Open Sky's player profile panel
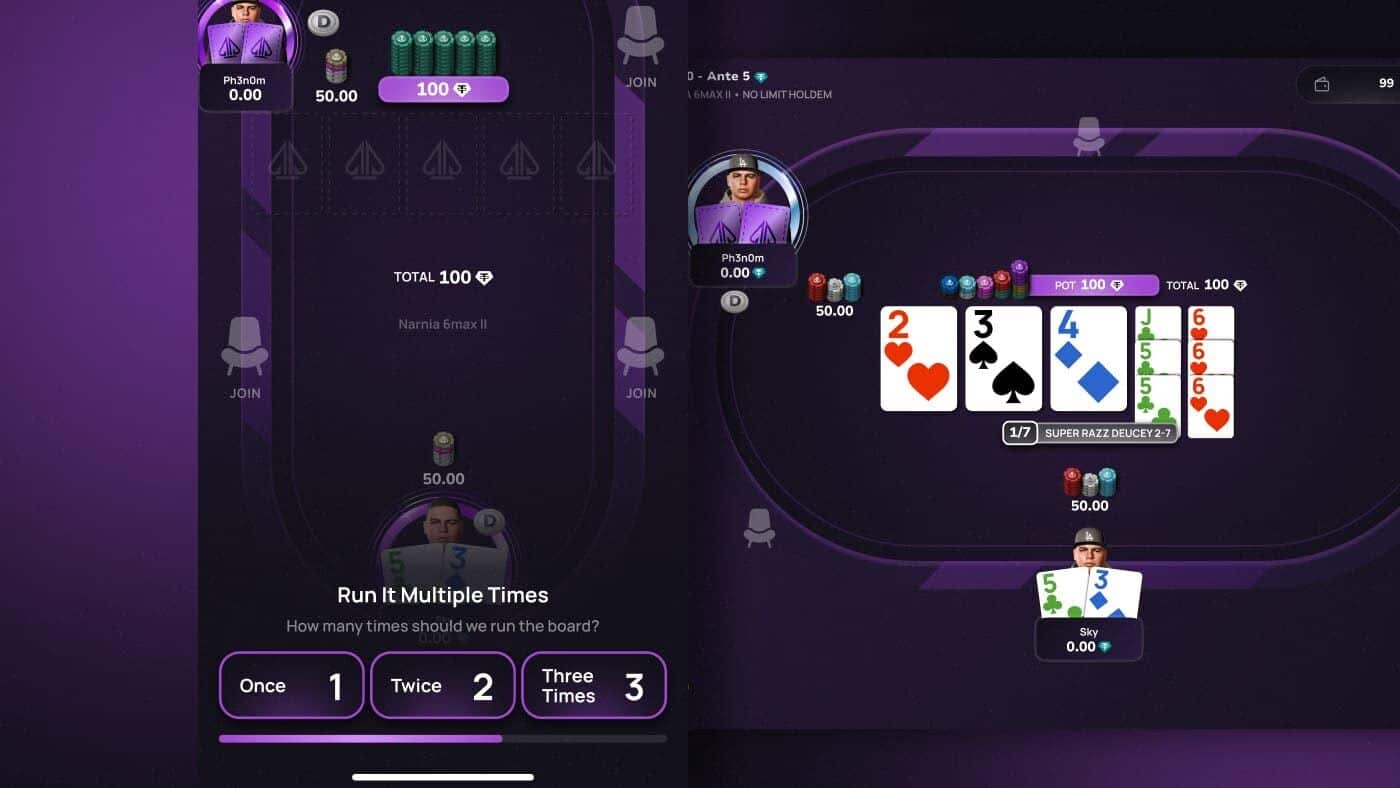The width and height of the screenshot is (1400, 788). coord(1088,639)
